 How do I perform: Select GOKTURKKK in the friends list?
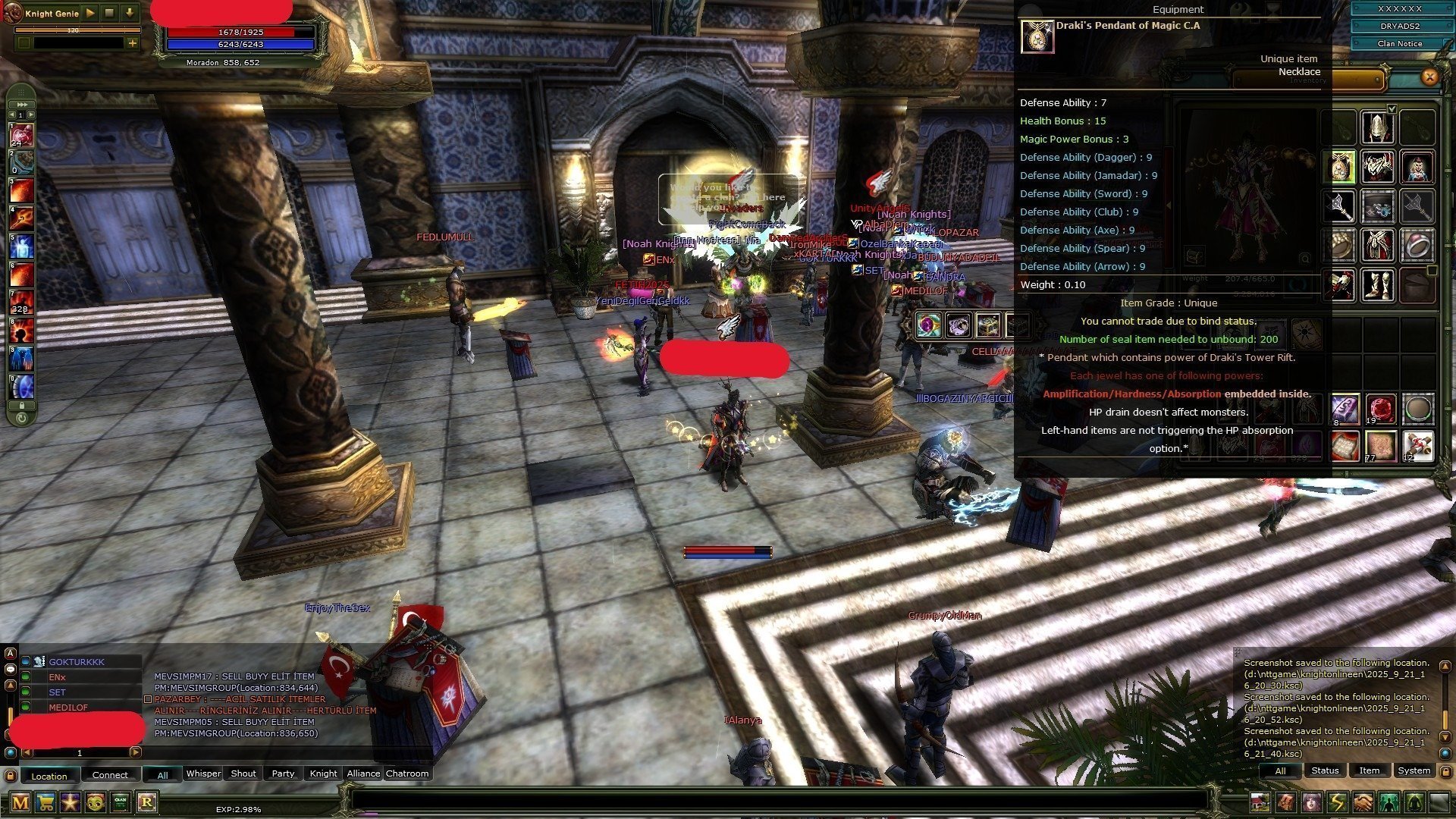click(77, 662)
